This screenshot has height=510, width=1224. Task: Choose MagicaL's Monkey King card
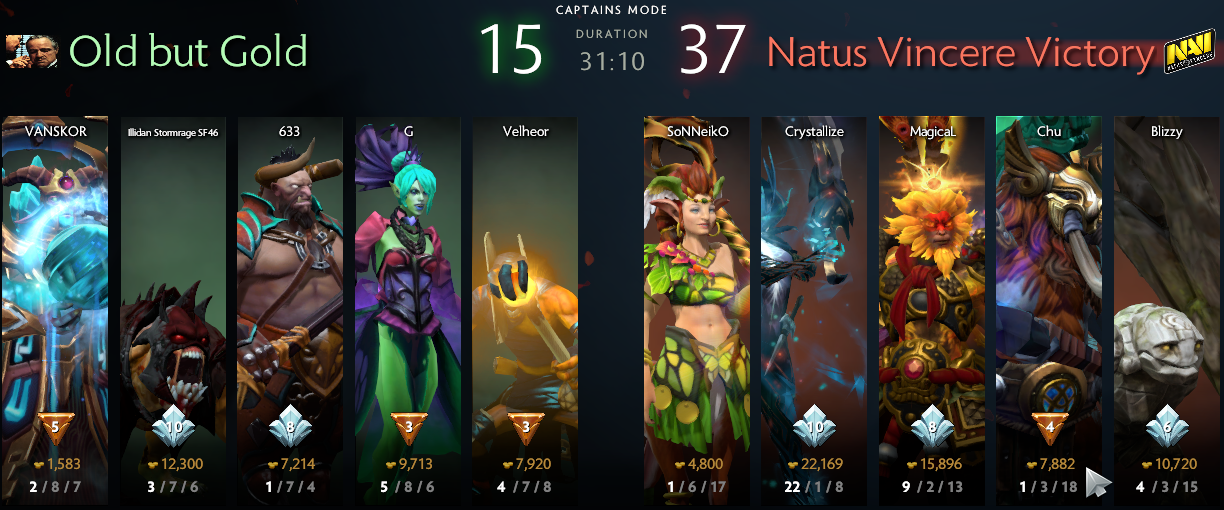click(x=931, y=300)
